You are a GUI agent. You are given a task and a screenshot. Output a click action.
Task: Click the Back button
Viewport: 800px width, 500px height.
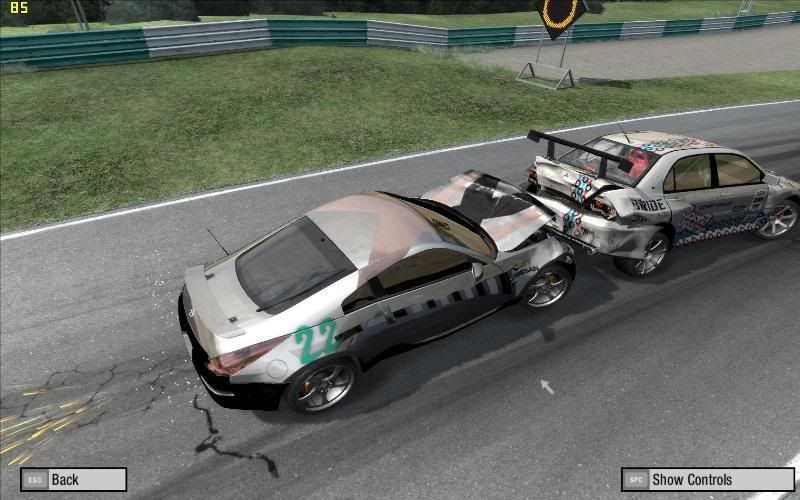(73, 480)
